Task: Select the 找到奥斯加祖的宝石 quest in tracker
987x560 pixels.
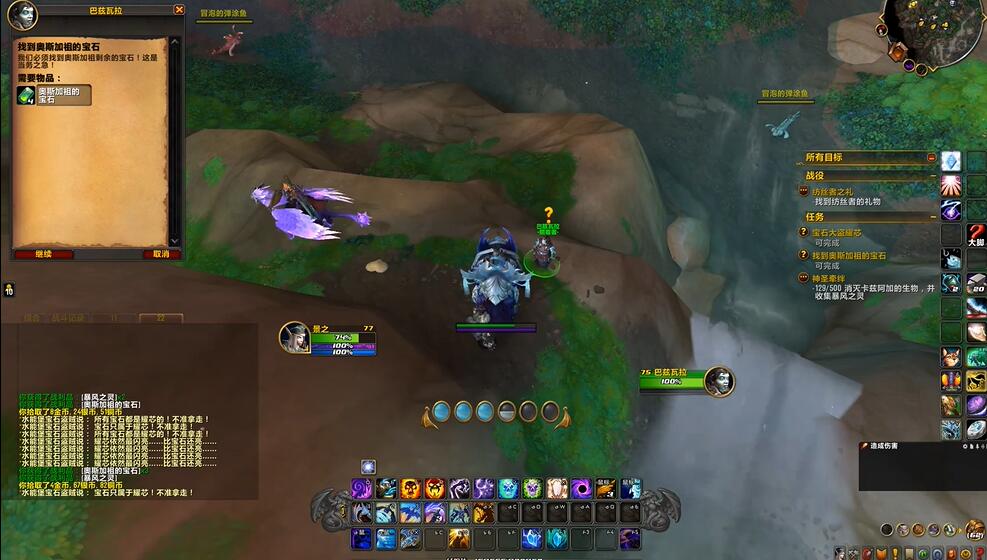Action: click(849, 256)
